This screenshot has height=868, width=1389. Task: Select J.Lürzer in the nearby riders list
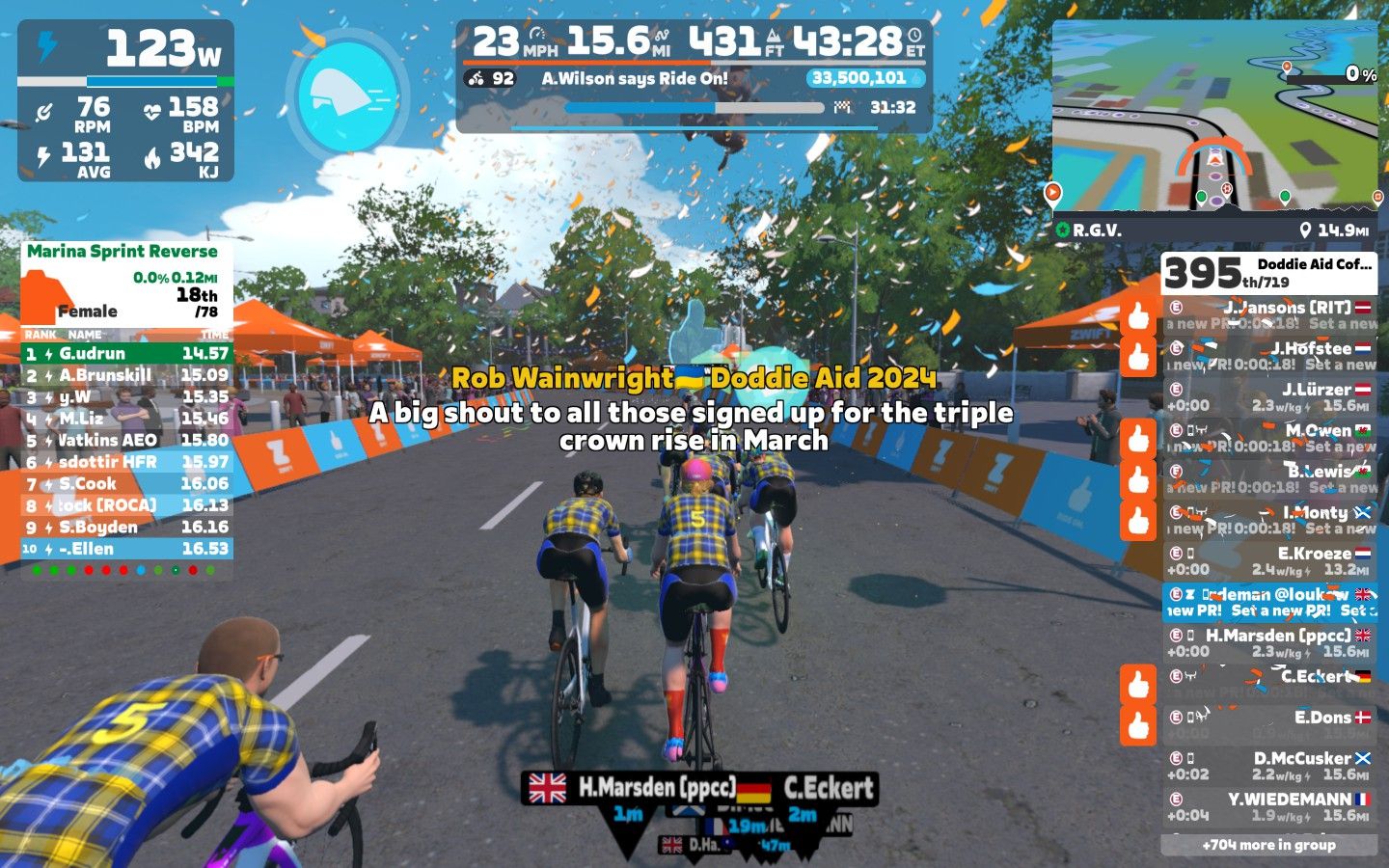pos(1268,397)
